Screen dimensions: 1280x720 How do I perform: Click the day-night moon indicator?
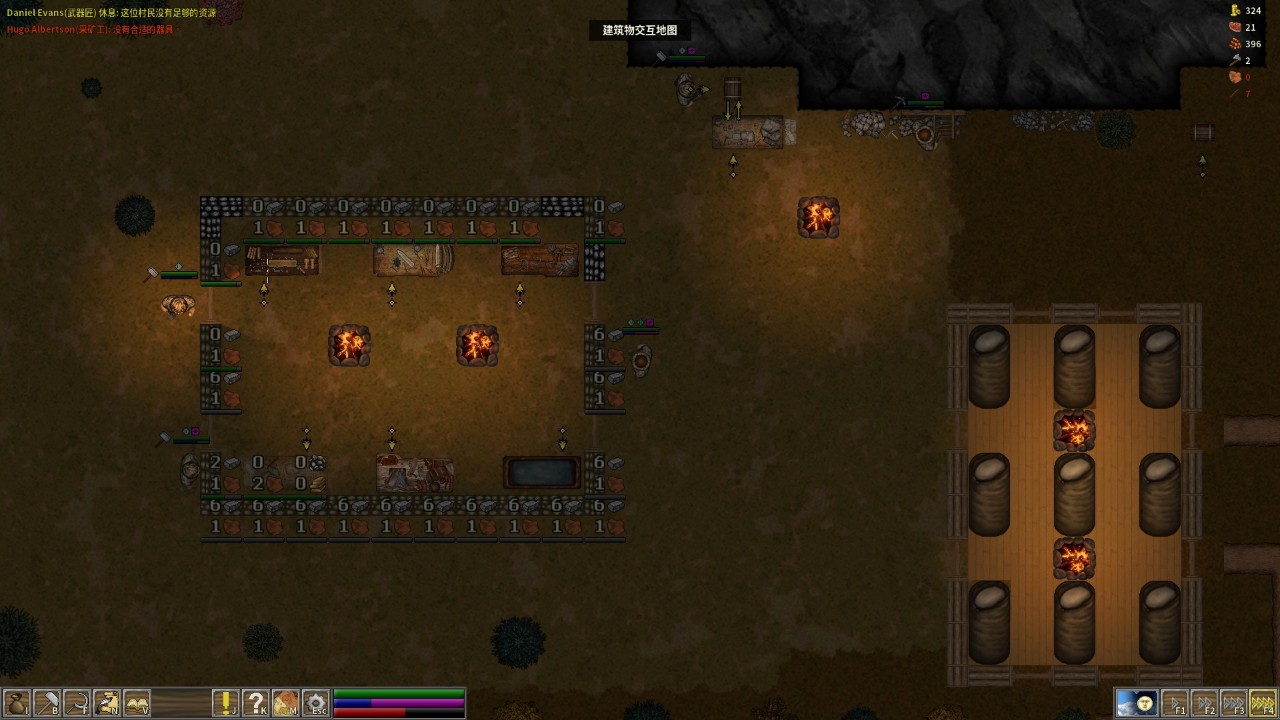pyautogui.click(x=1137, y=702)
